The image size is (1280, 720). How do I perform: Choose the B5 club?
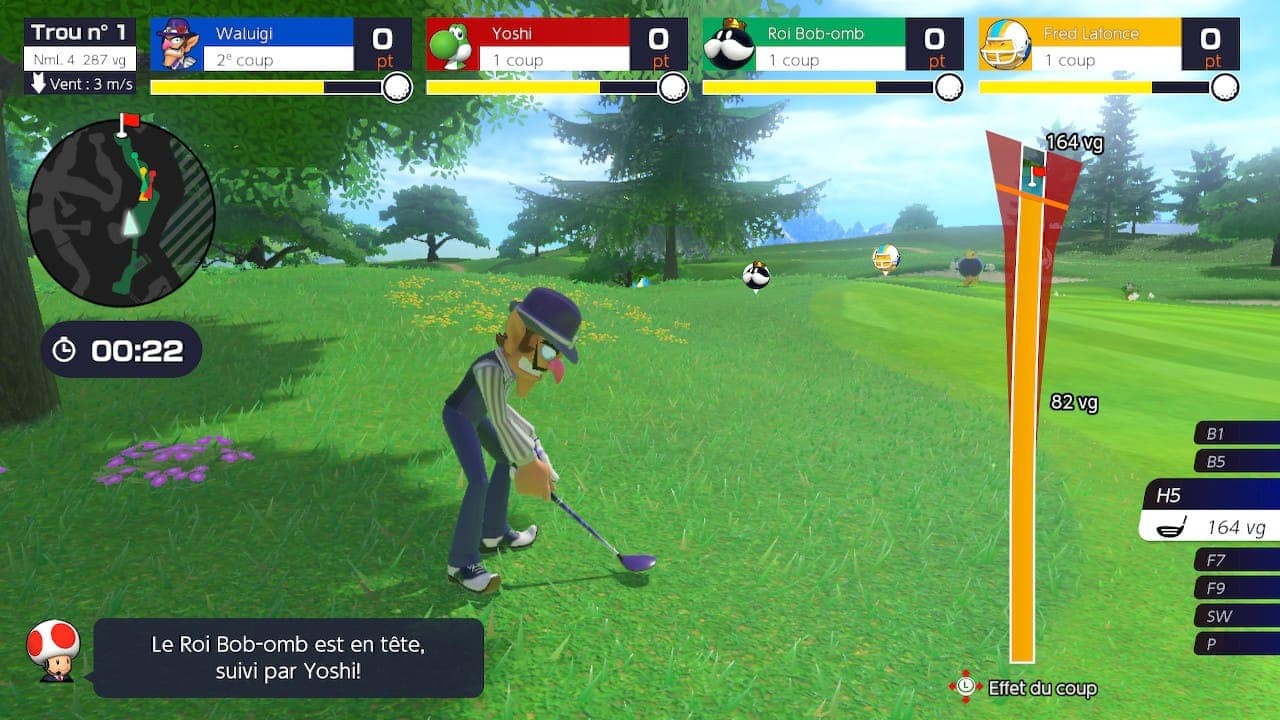pos(1236,462)
